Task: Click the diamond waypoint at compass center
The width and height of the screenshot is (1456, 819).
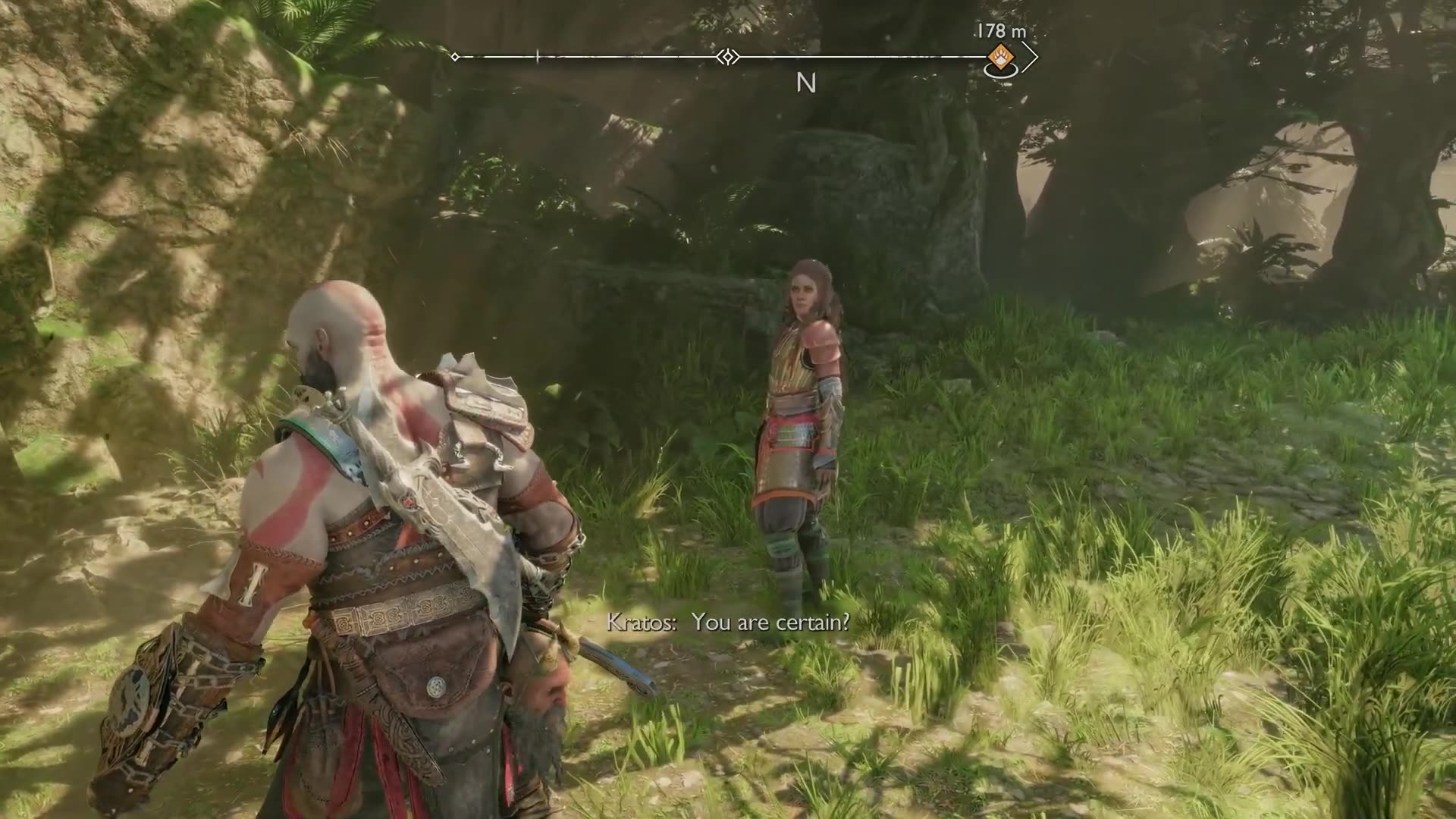Action: click(728, 56)
